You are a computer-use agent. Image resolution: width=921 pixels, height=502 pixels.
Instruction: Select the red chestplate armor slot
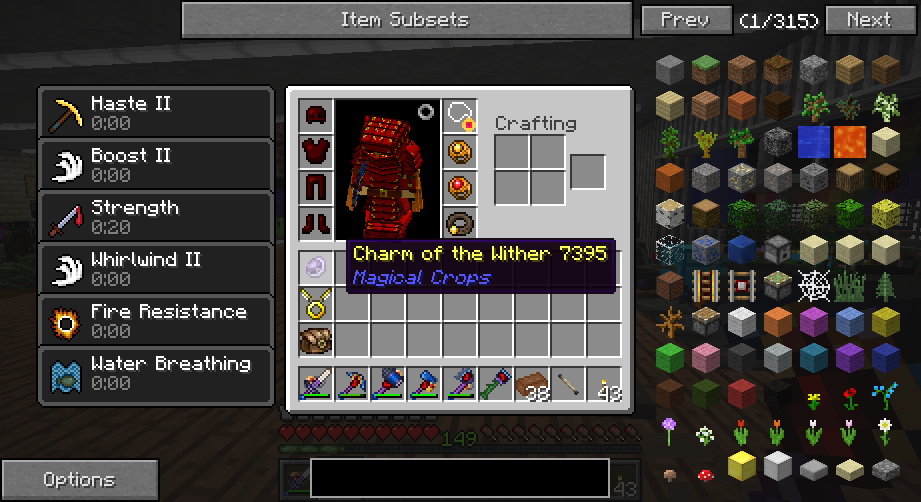click(x=316, y=151)
